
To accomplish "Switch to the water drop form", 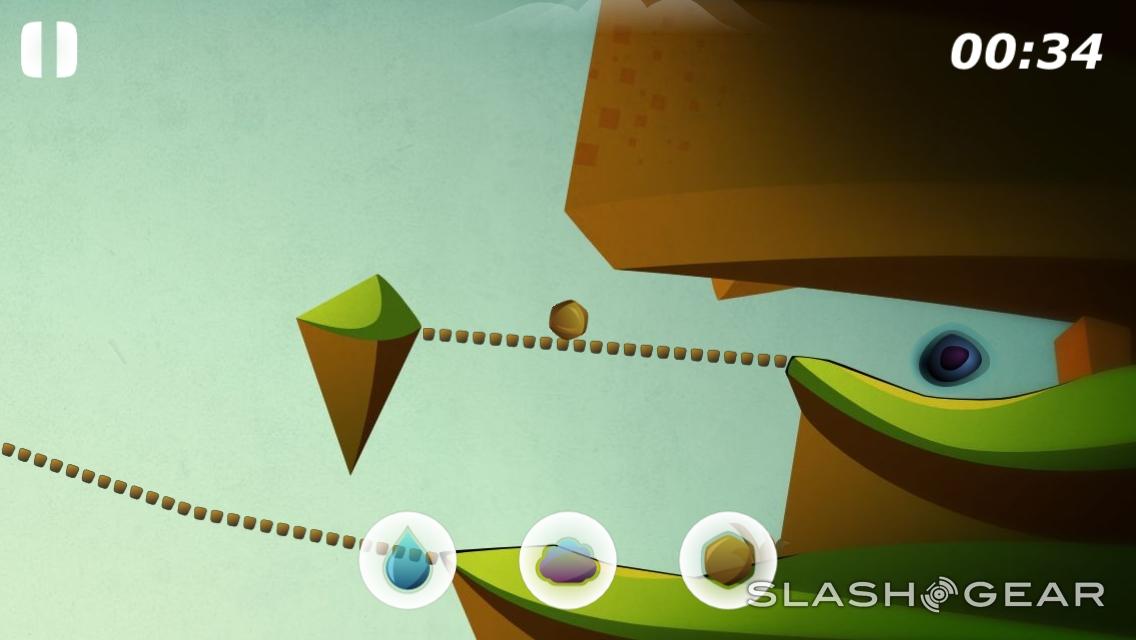I will (407, 560).
